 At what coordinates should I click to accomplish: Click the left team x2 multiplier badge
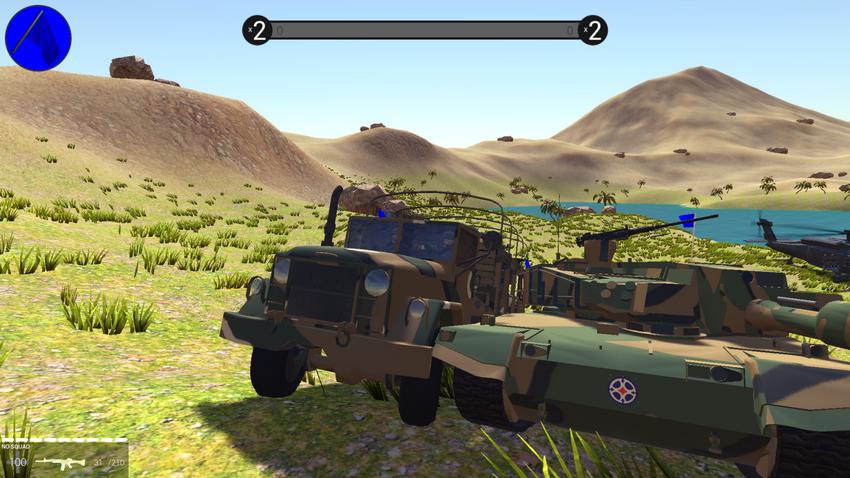[x=257, y=30]
